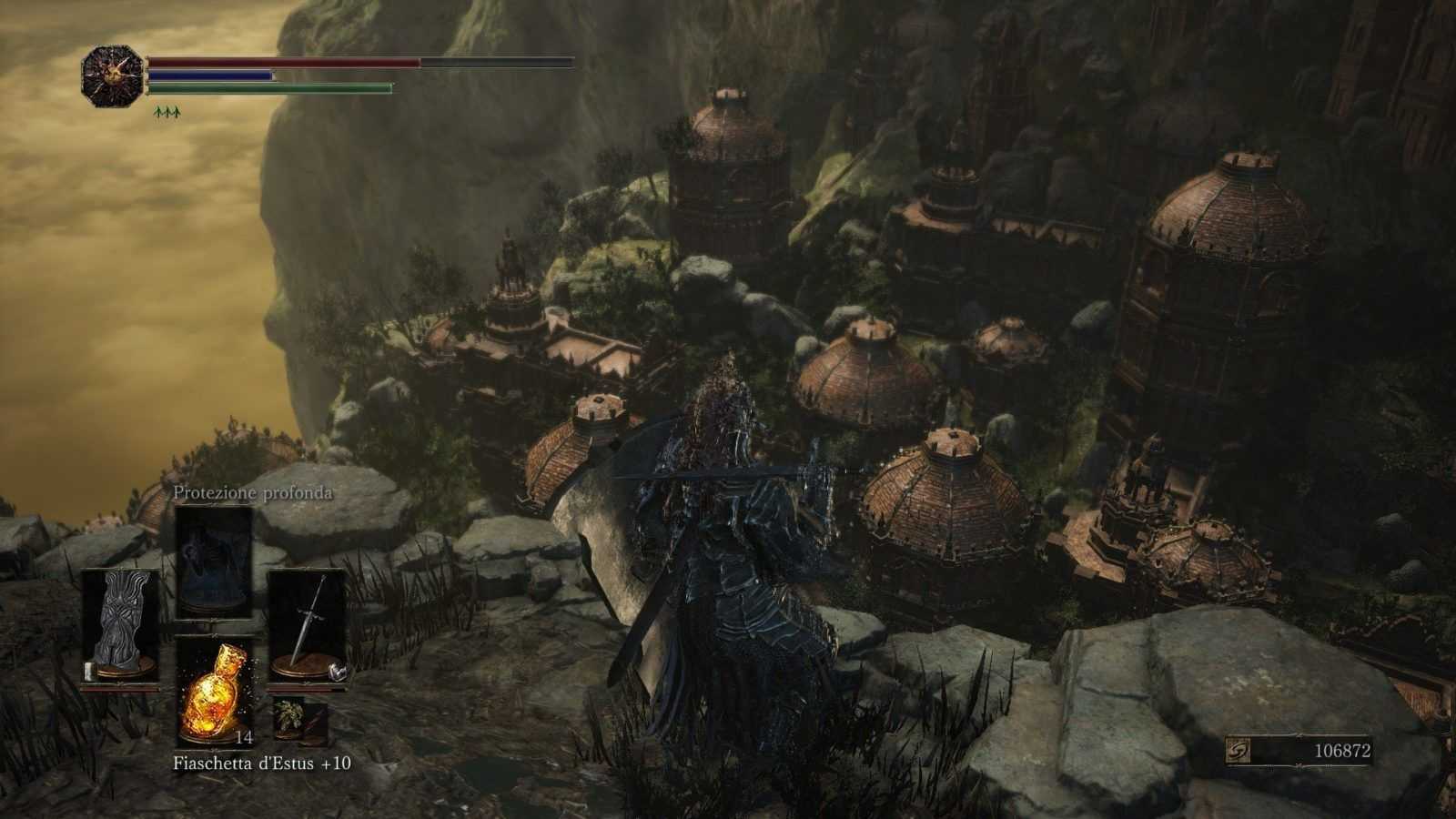Click the octagonal covenant emblem icon
This screenshot has height=819, width=1456.
click(x=113, y=76)
